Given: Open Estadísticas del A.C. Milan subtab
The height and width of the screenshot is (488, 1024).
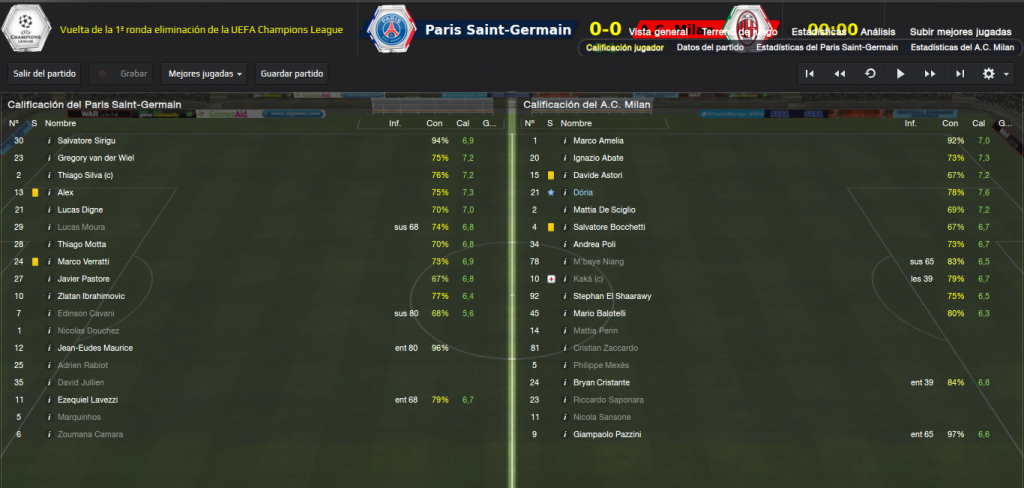Looking at the screenshot, I should click(x=960, y=47).
